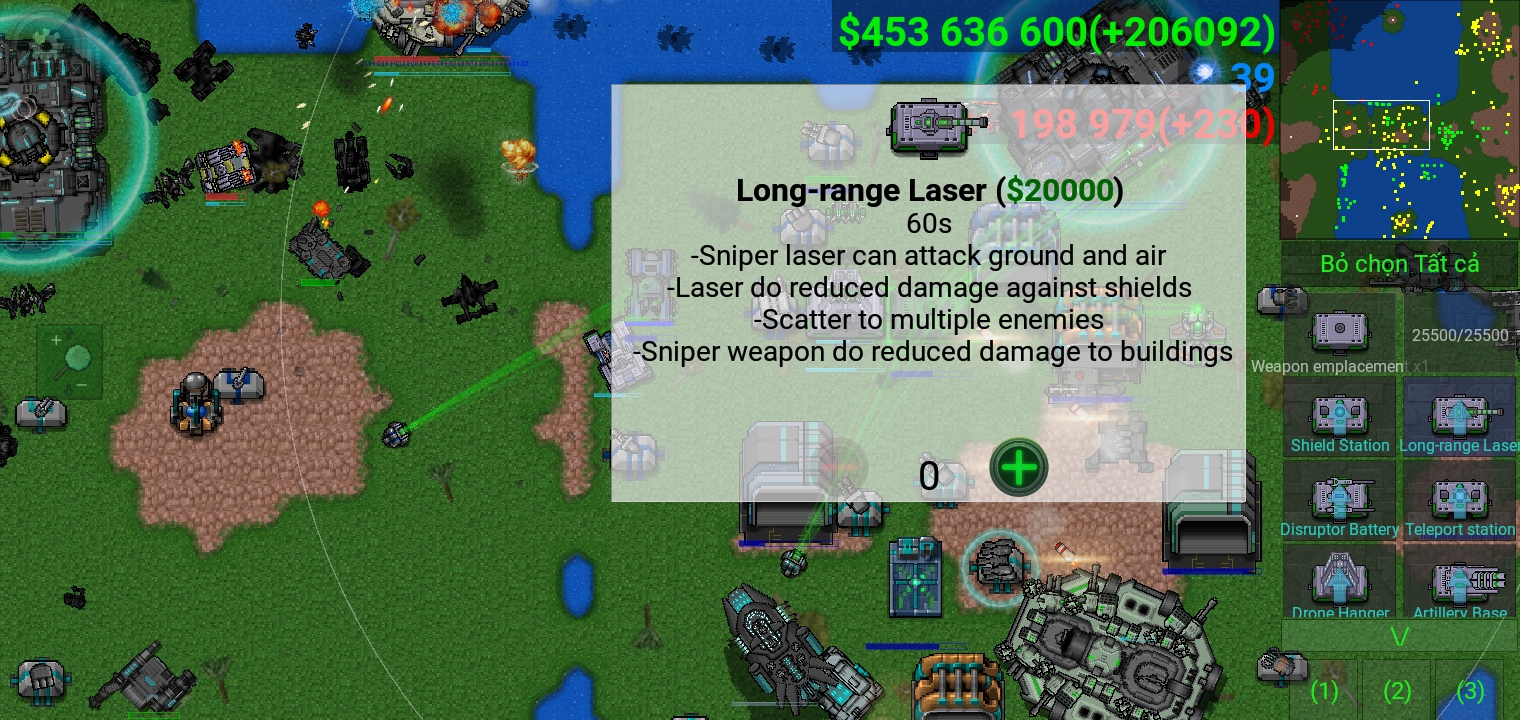Pick the Disruptor Battery upgrade
The height and width of the screenshot is (720, 1520).
point(1339,503)
